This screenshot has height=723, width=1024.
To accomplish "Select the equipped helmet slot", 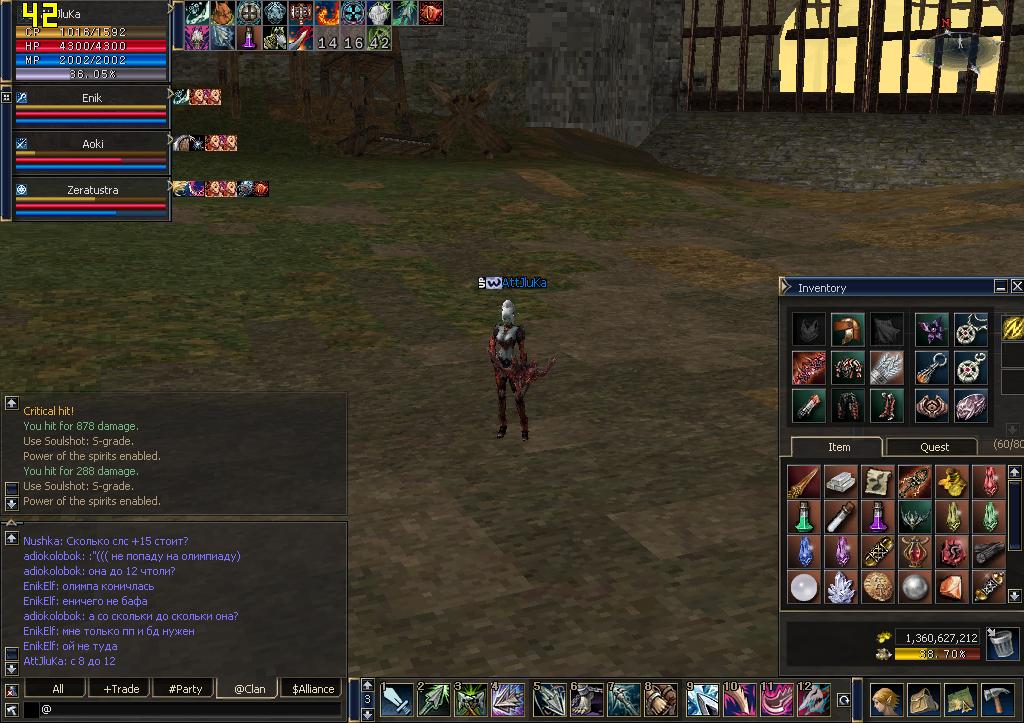I will (x=847, y=329).
